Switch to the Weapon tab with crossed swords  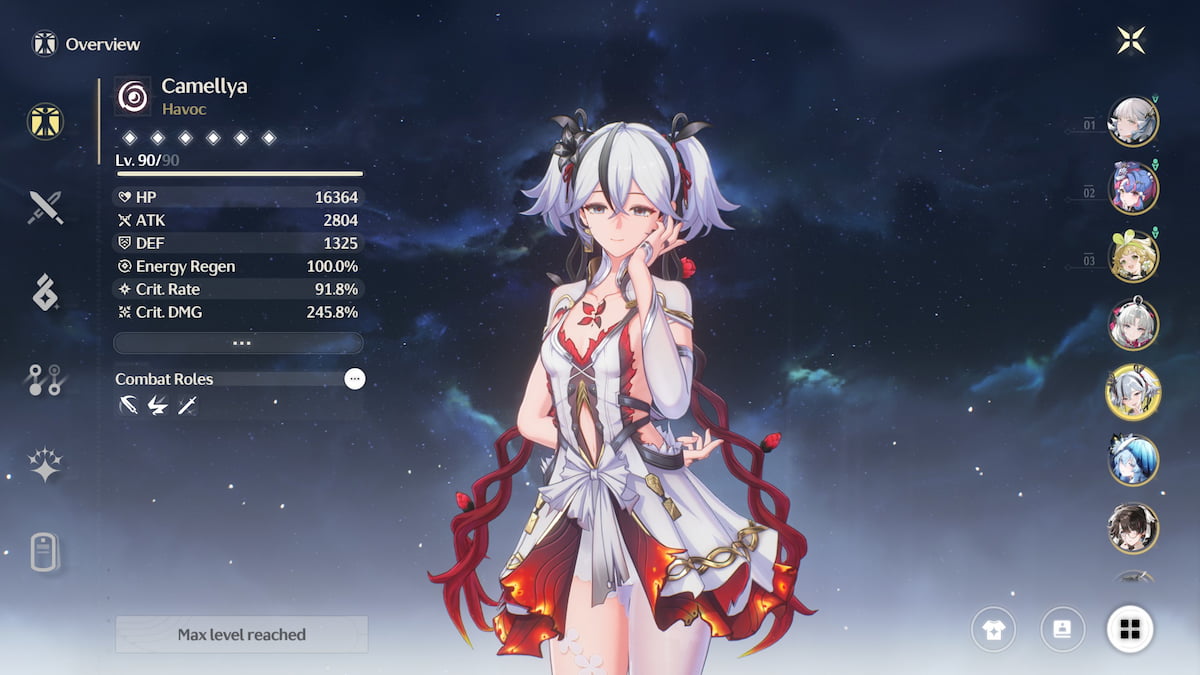[46, 207]
